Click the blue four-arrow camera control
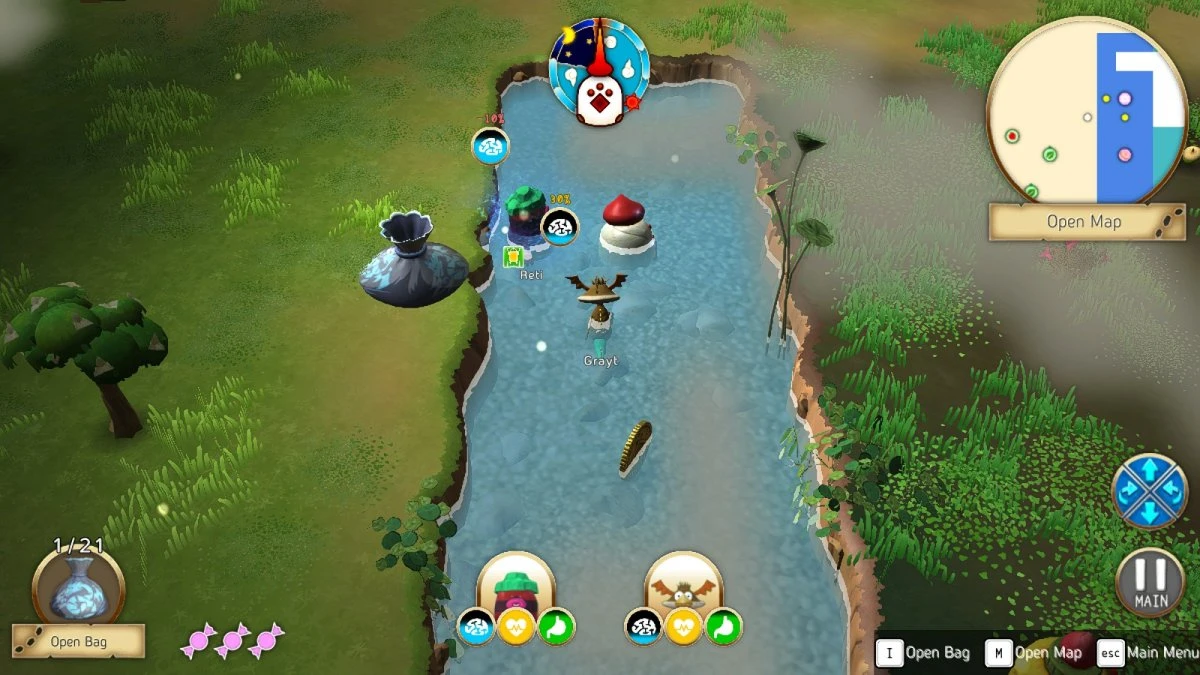Viewport: 1200px width, 675px height. click(x=1149, y=490)
